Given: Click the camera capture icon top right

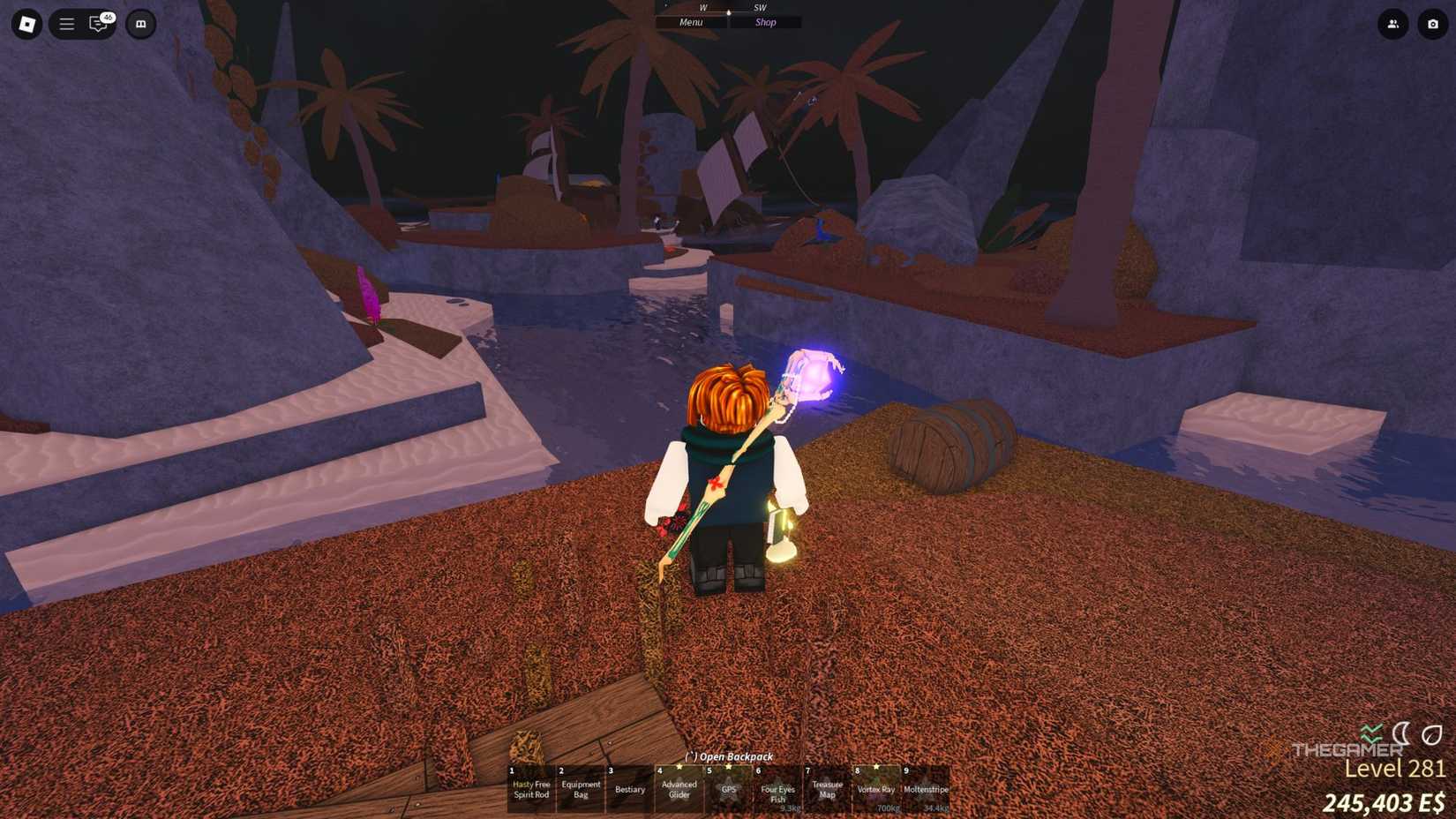Looking at the screenshot, I should coord(1433,26).
